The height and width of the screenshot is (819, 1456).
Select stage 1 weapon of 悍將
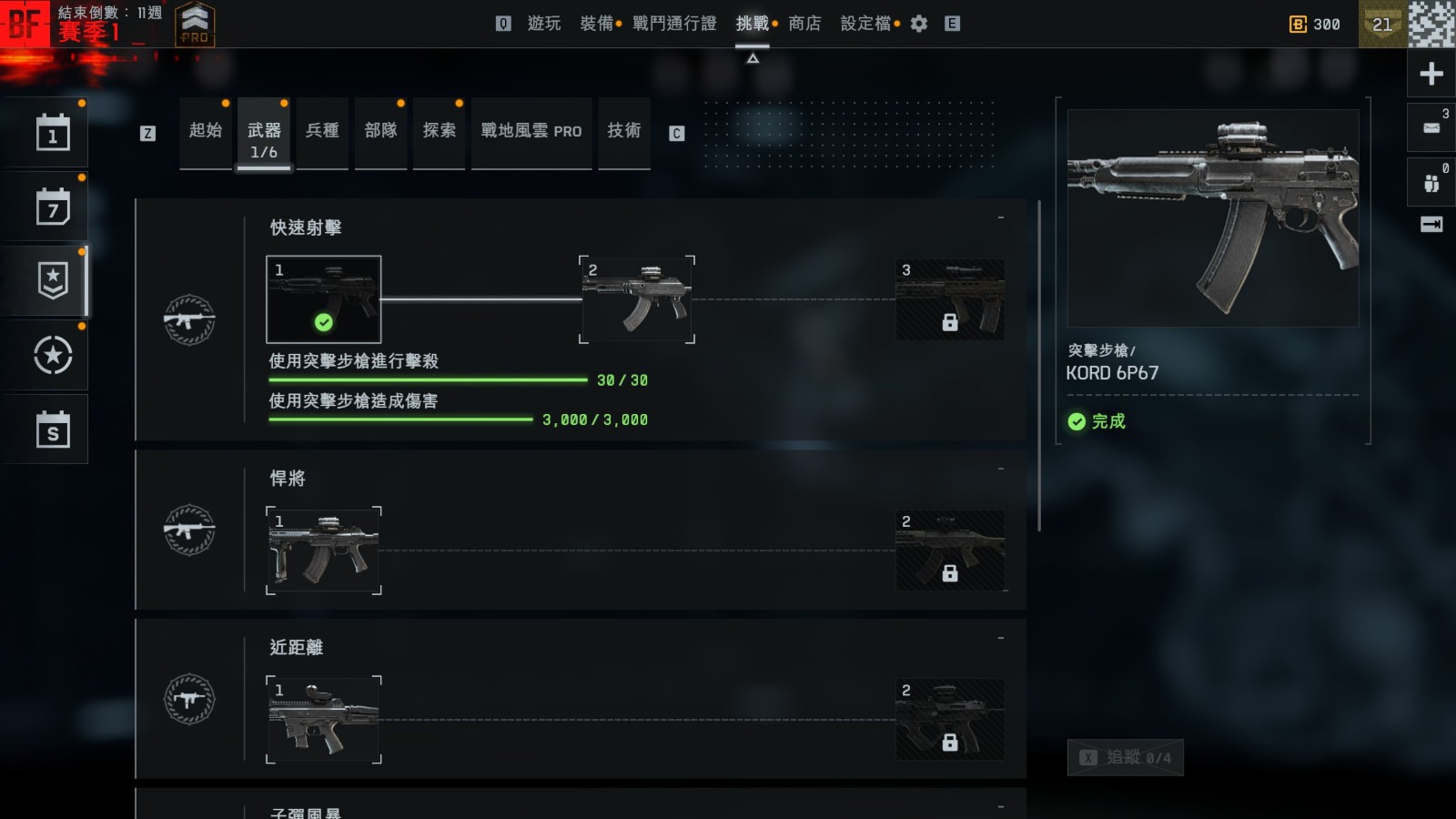coord(323,551)
